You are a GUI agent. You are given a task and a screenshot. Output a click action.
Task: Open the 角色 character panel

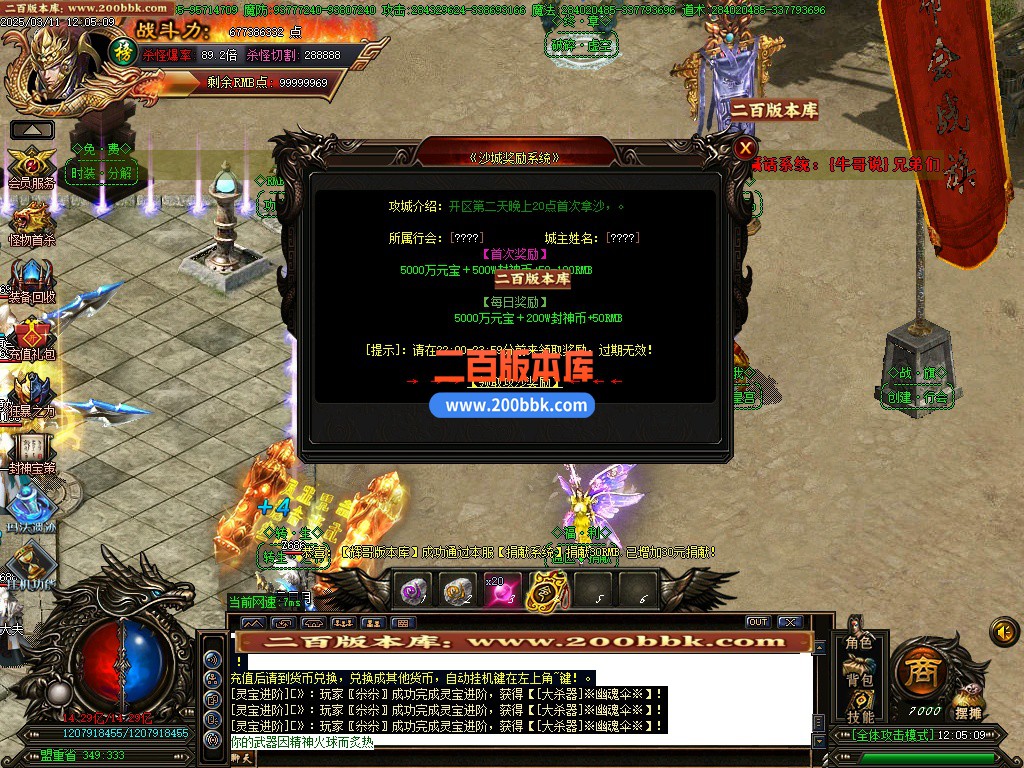[x=859, y=643]
